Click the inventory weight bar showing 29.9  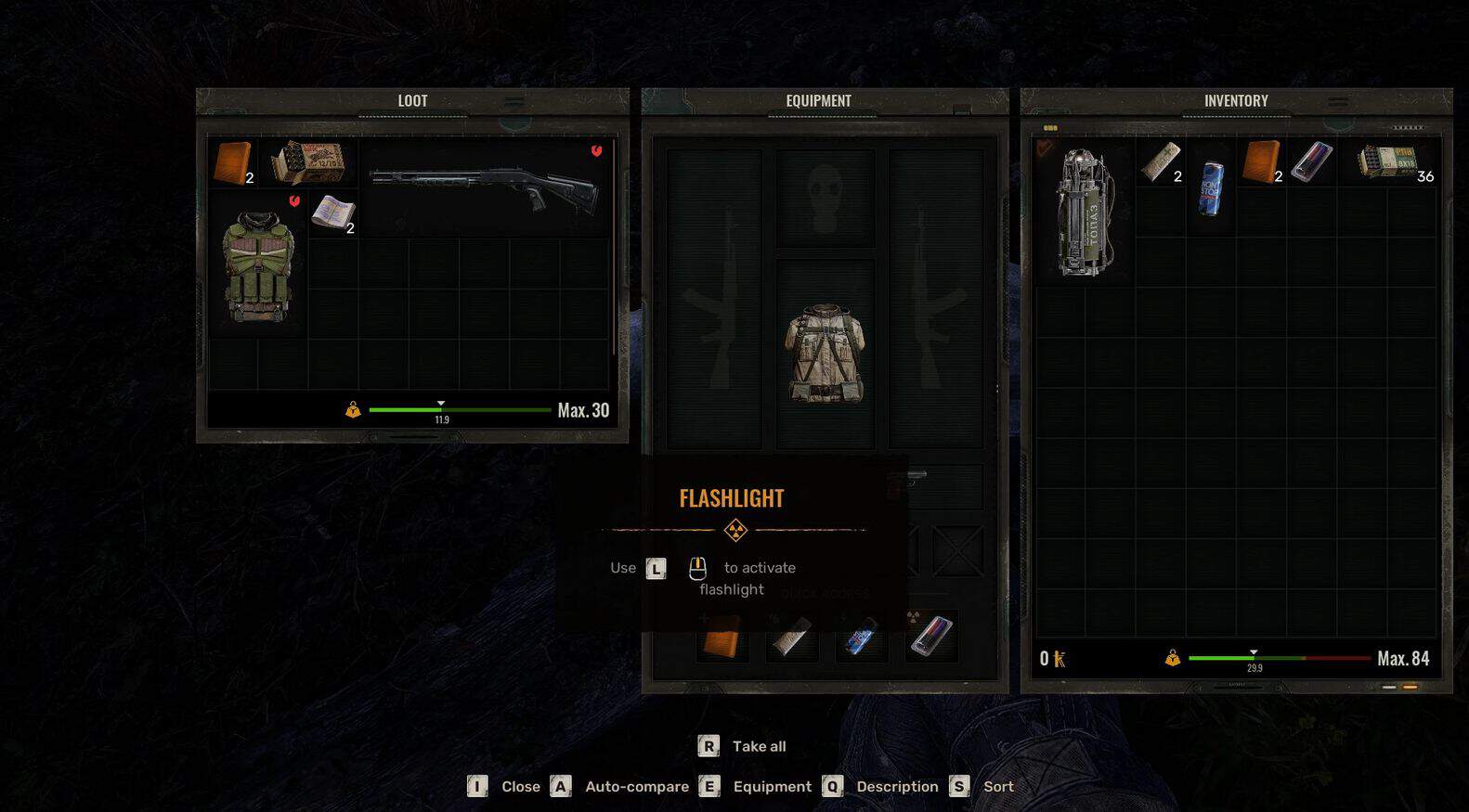(x=1255, y=659)
